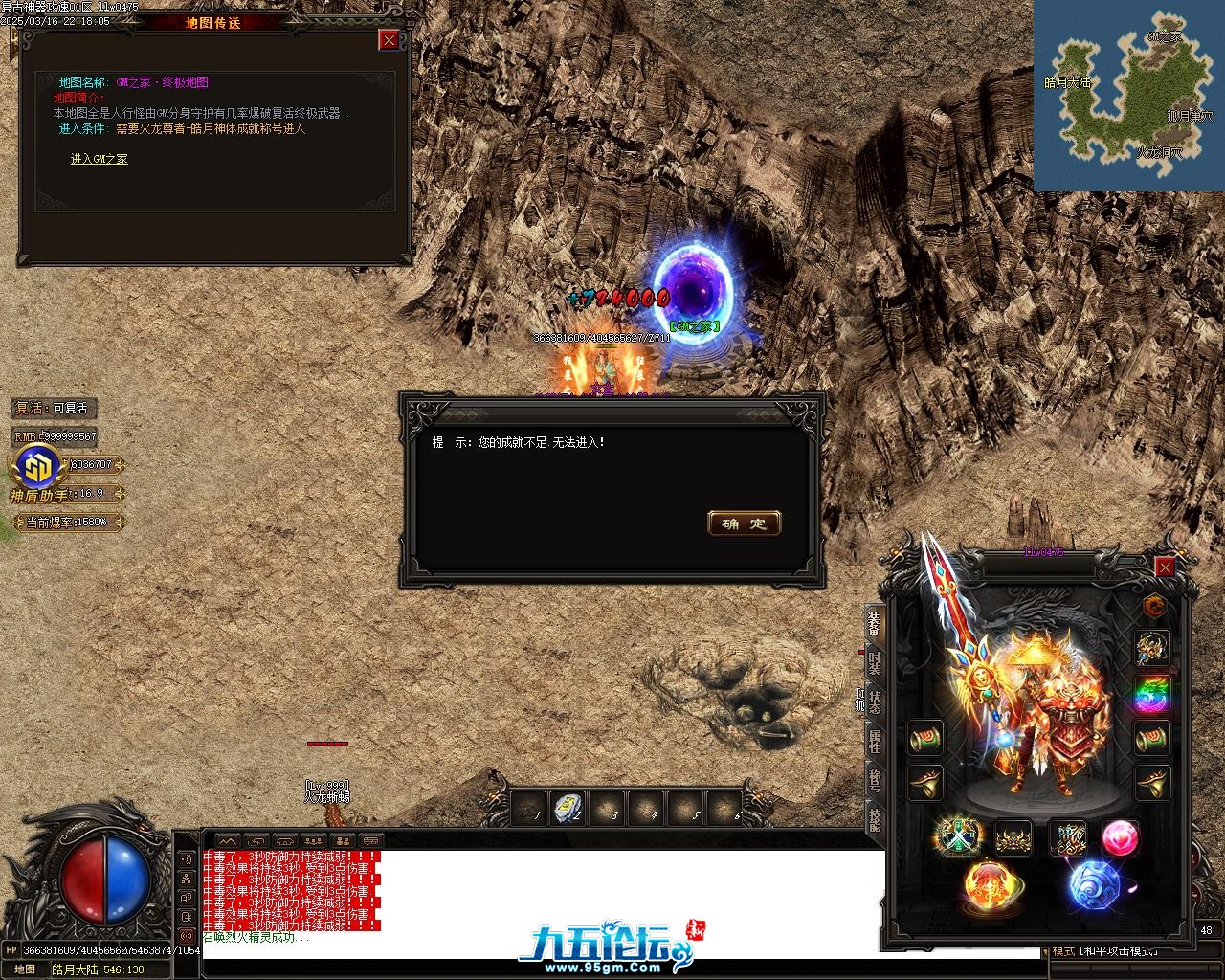Open the minimap of 皓月大陆
This screenshot has height=980, width=1225.
(x=1128, y=96)
